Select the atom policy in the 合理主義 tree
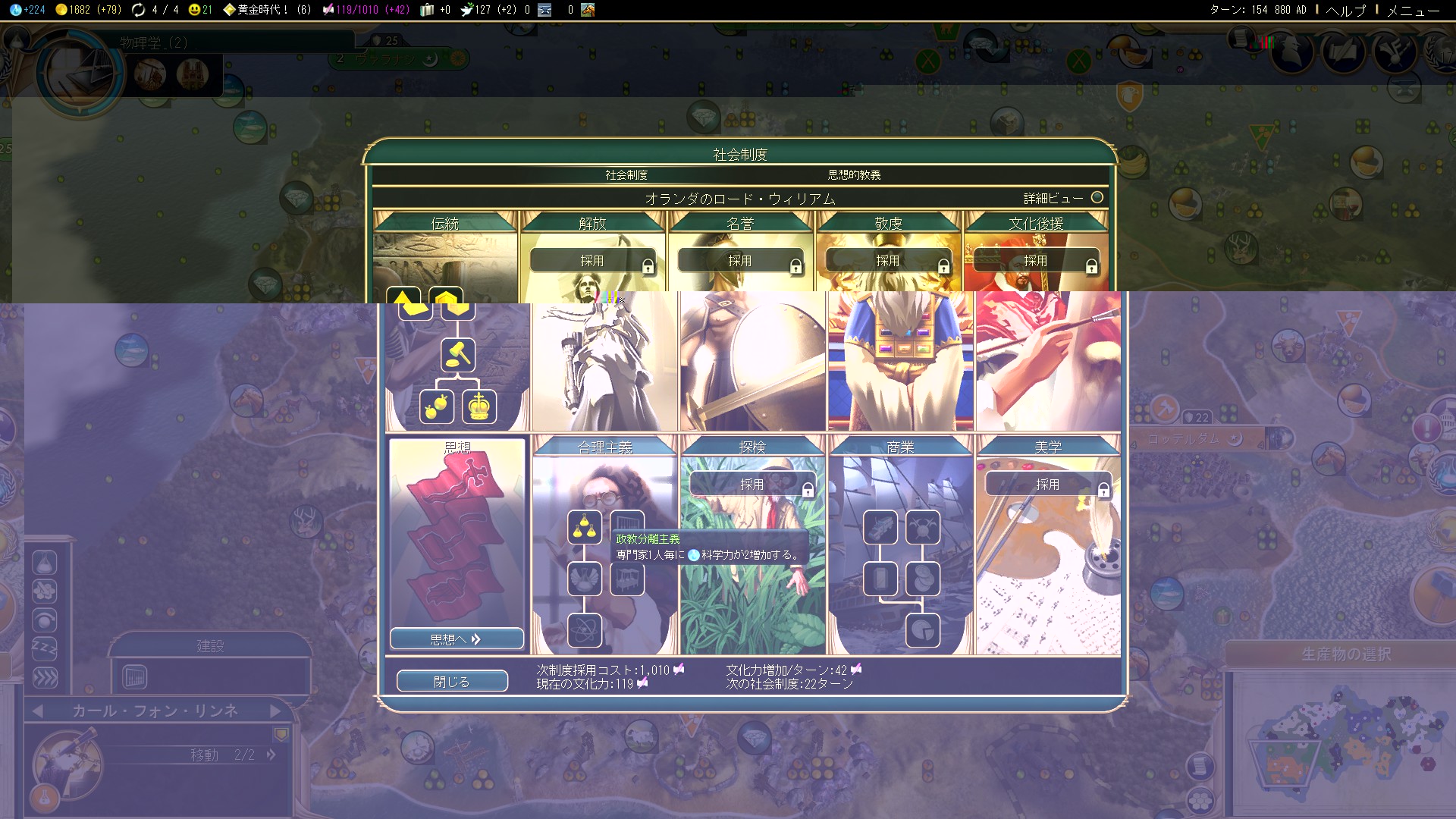This screenshot has width=1456, height=819. click(x=585, y=630)
